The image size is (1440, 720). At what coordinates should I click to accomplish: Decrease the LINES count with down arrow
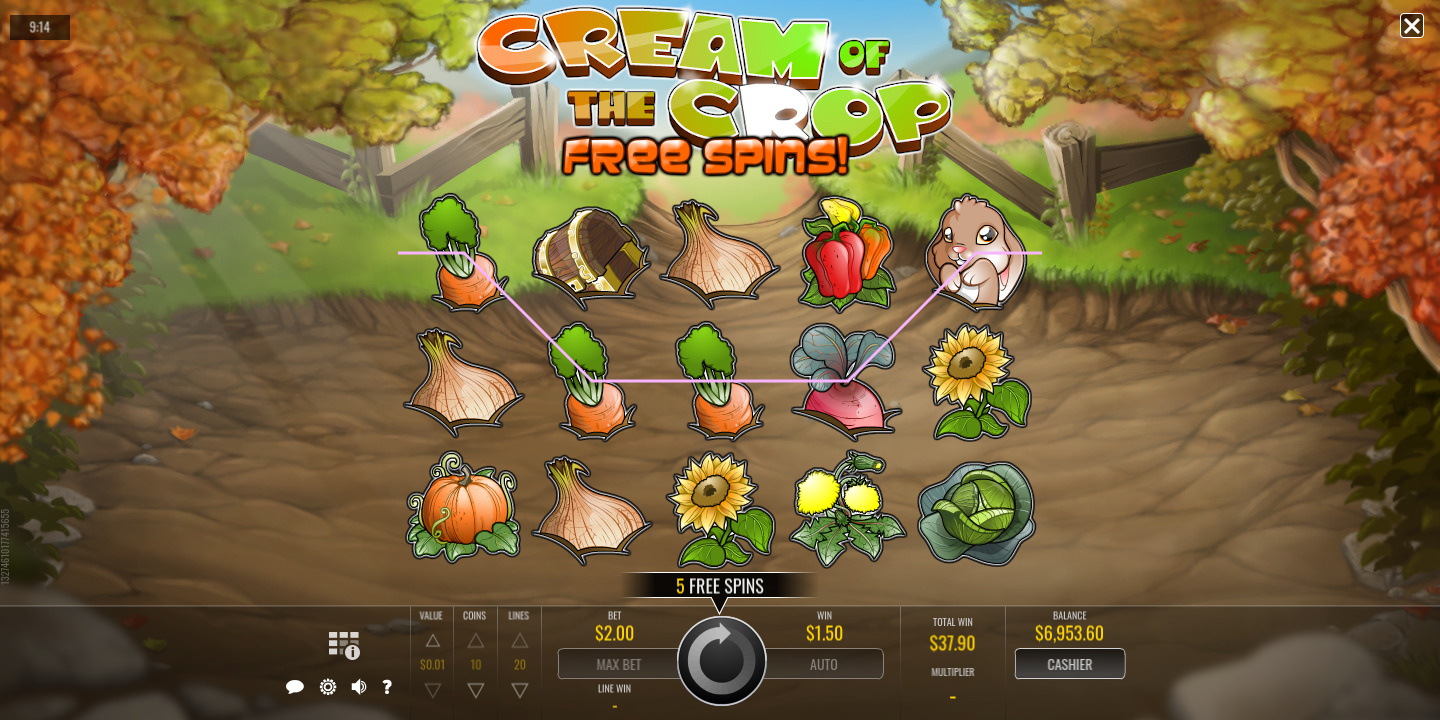(x=520, y=690)
